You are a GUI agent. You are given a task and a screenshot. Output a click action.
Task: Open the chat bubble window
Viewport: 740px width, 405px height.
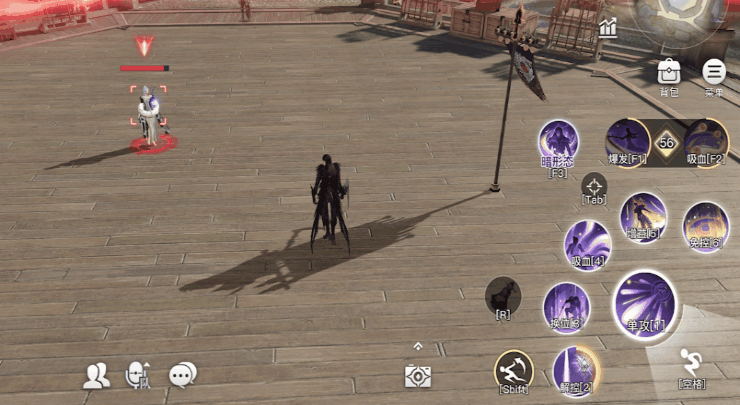pyautogui.click(x=182, y=375)
